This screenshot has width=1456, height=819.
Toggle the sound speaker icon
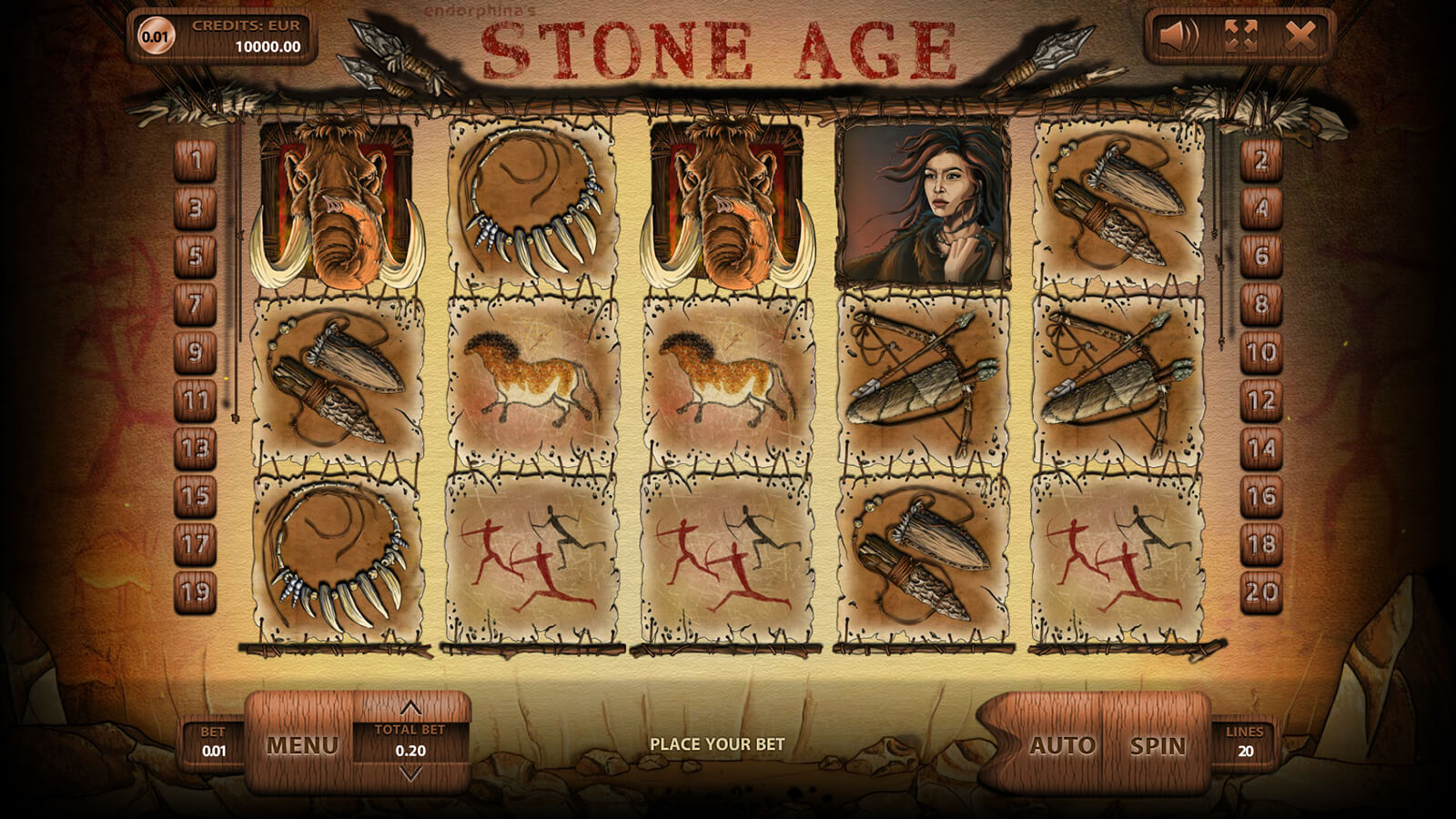[x=1179, y=36]
